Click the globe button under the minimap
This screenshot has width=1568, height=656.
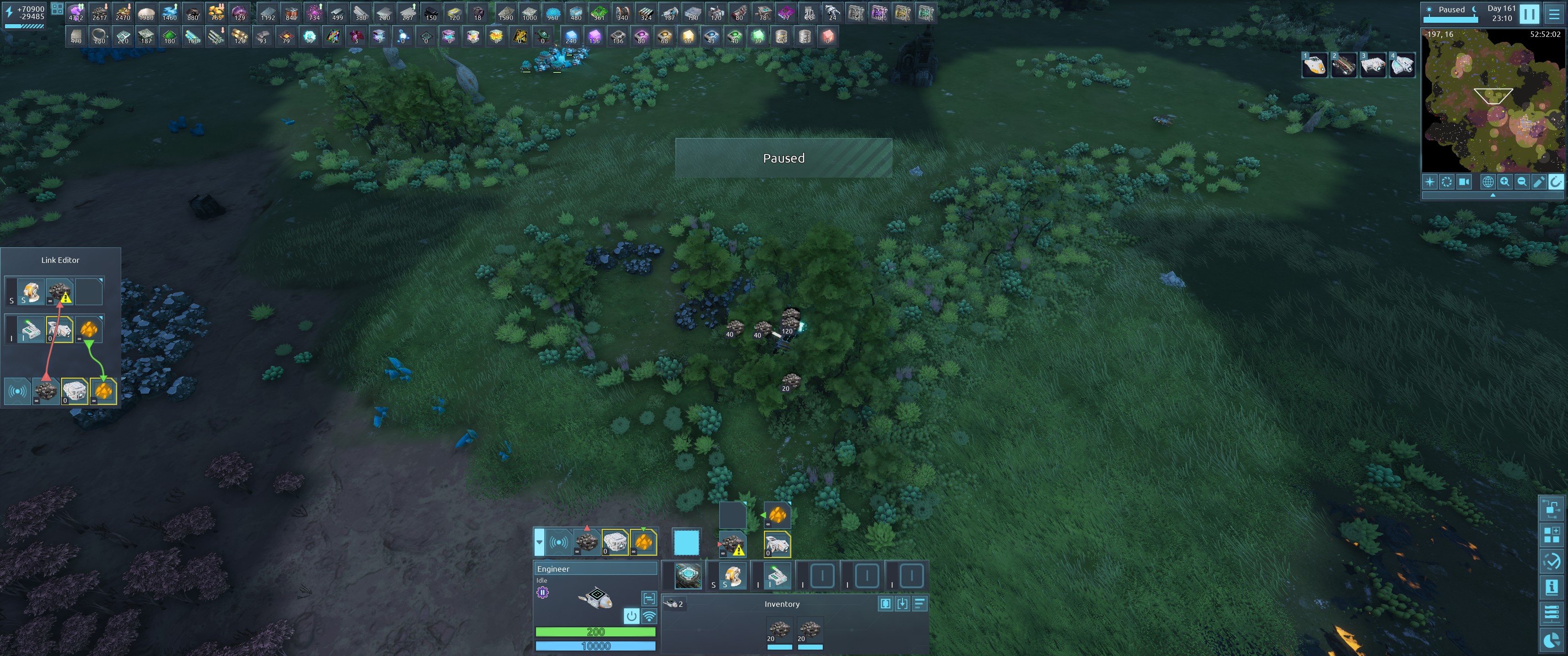pyautogui.click(x=1488, y=182)
